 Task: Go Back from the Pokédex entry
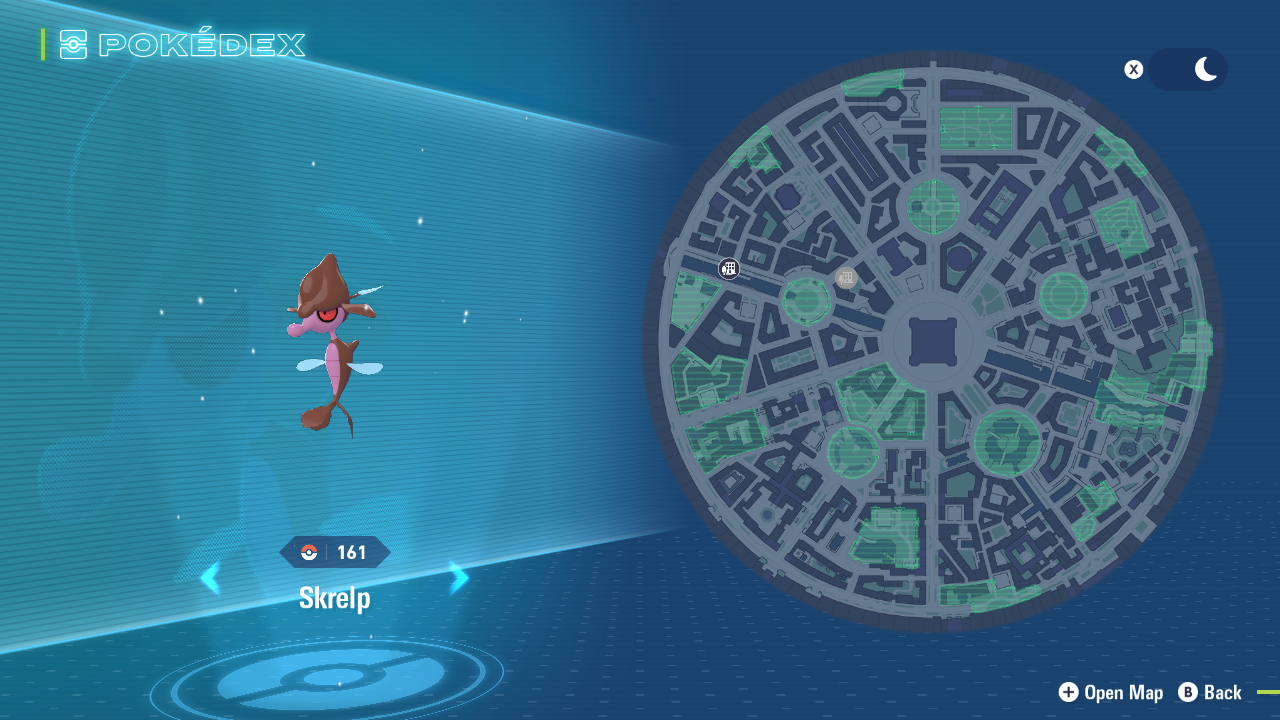(1210, 692)
